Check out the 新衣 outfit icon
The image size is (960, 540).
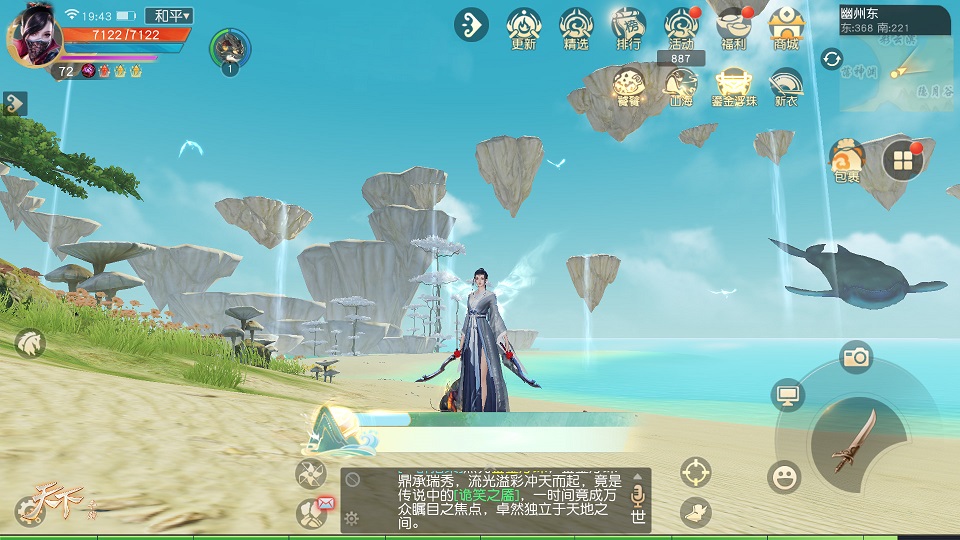[x=786, y=86]
